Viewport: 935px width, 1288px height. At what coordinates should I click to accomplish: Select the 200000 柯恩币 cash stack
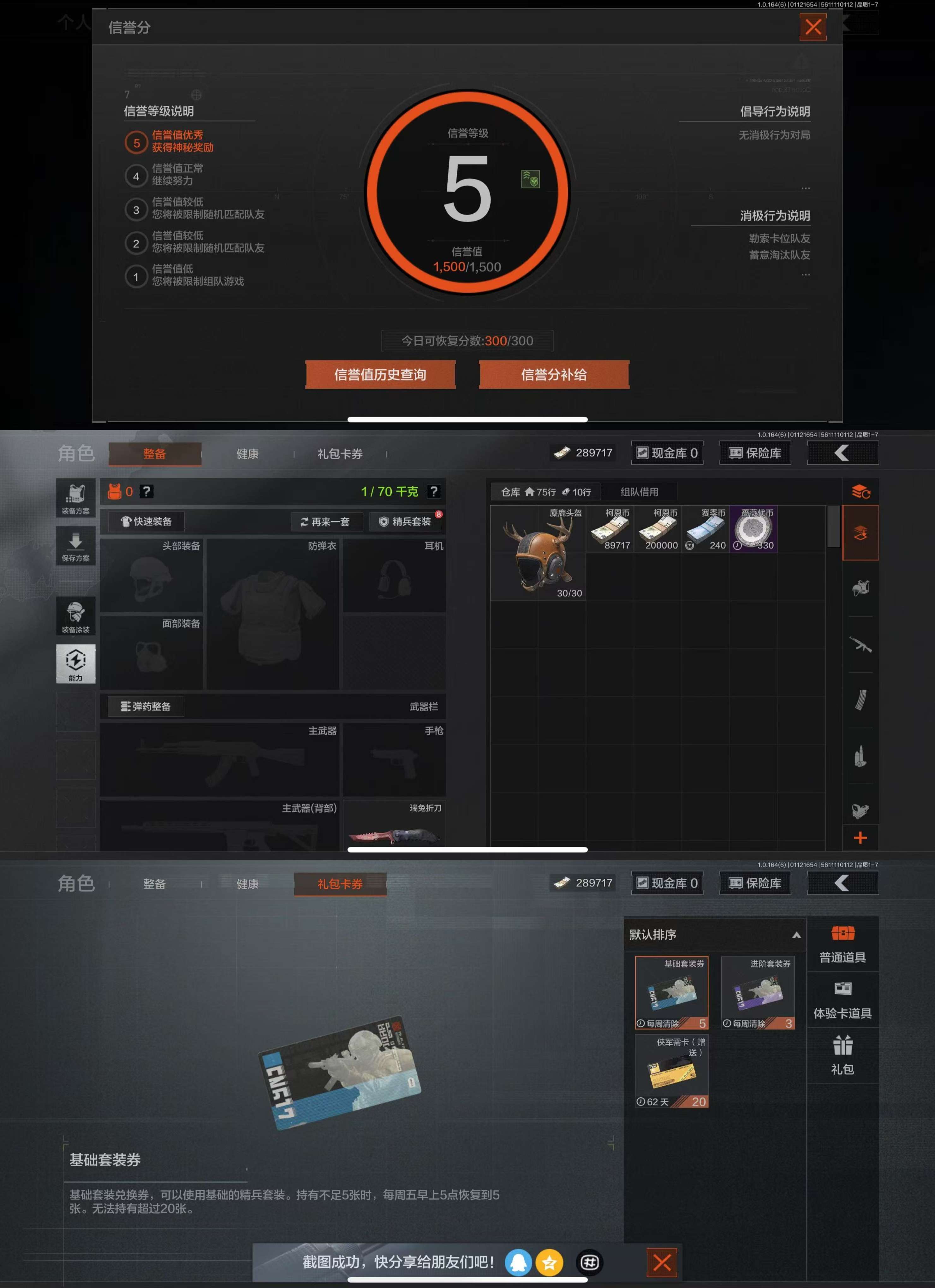click(x=658, y=529)
